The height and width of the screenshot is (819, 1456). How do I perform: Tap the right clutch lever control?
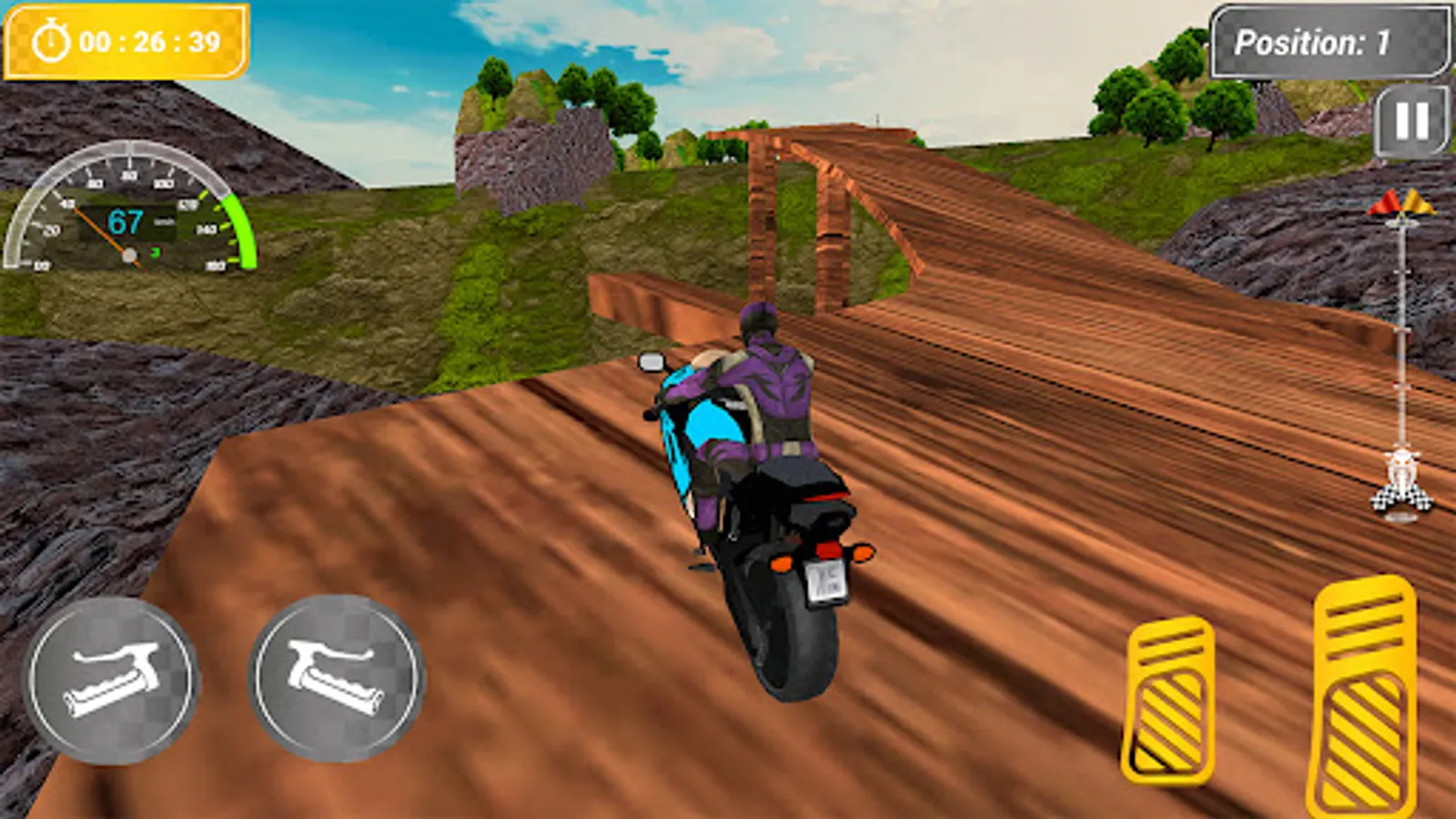coord(337,678)
